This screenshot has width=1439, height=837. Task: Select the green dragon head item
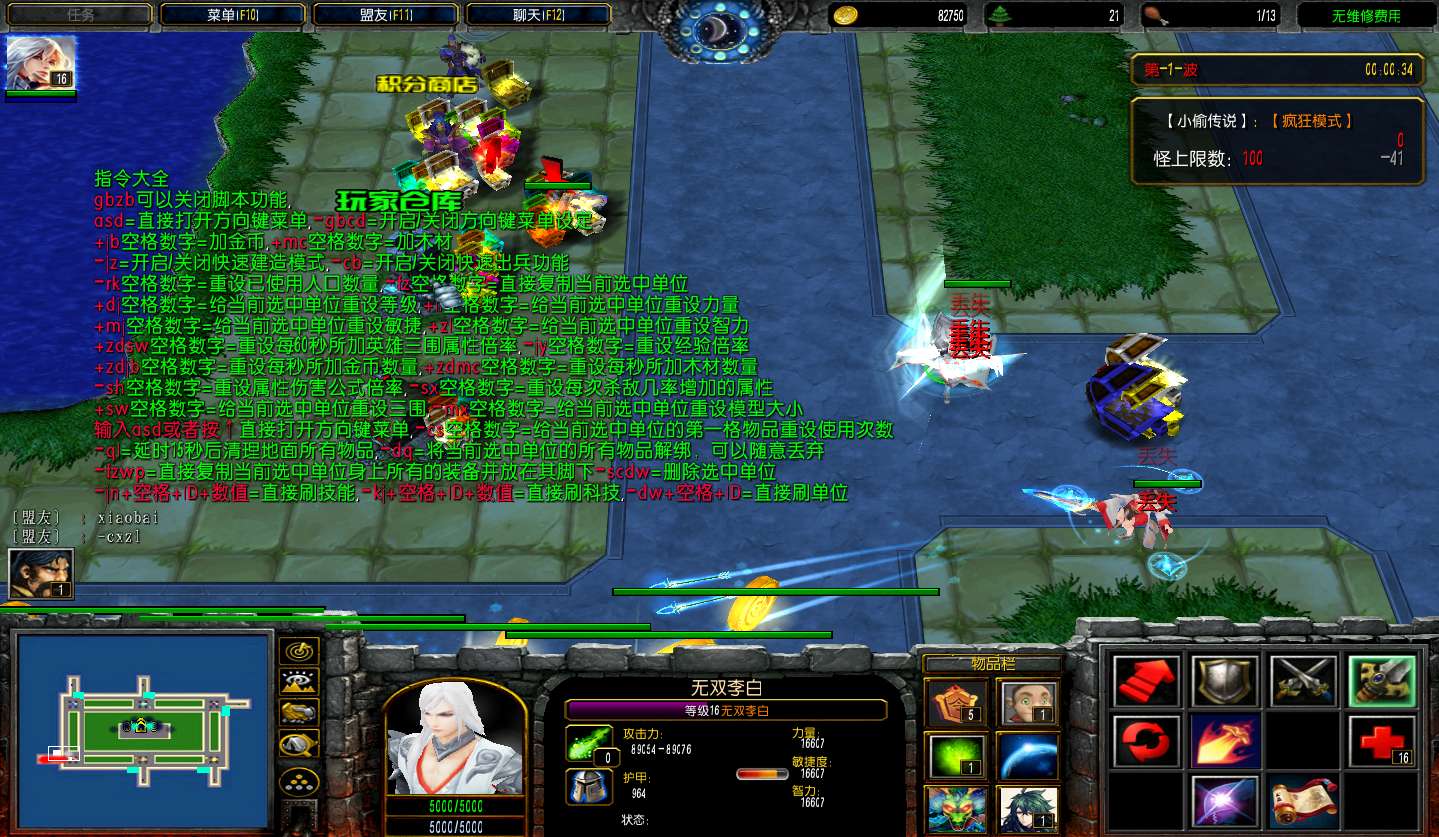[958, 808]
